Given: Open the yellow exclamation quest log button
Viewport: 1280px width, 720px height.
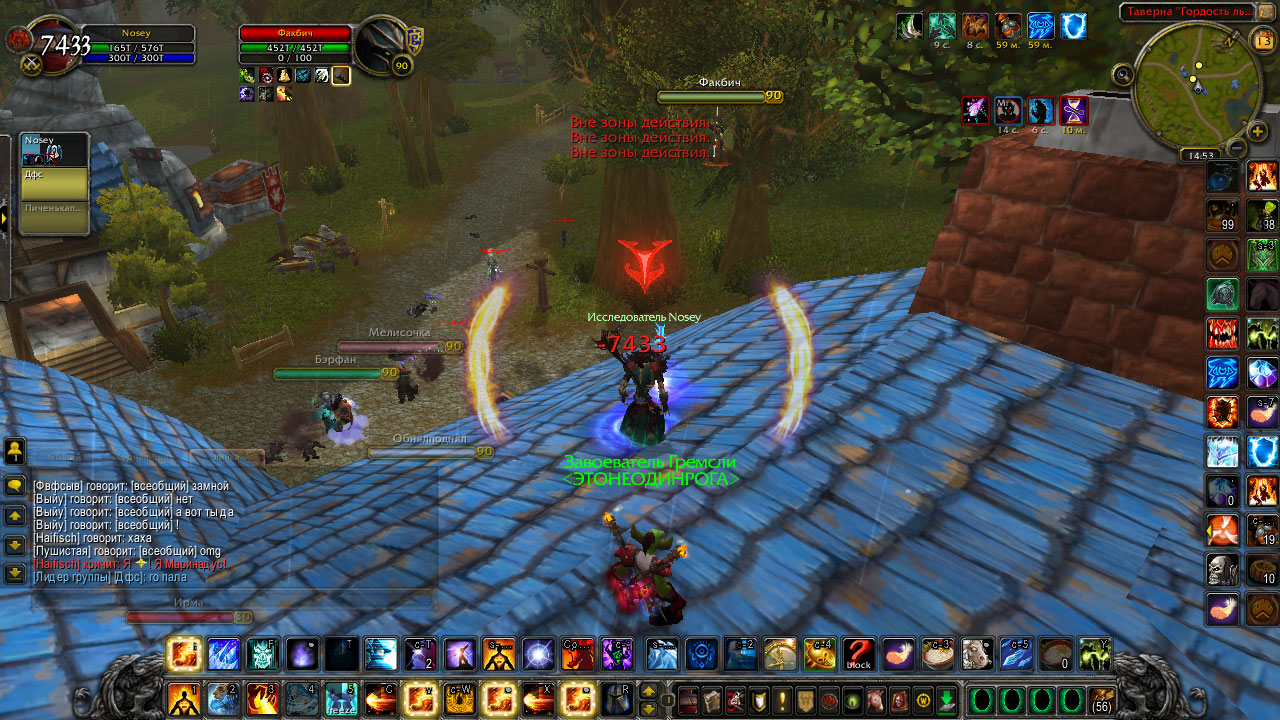Looking at the screenshot, I should pyautogui.click(x=782, y=699).
